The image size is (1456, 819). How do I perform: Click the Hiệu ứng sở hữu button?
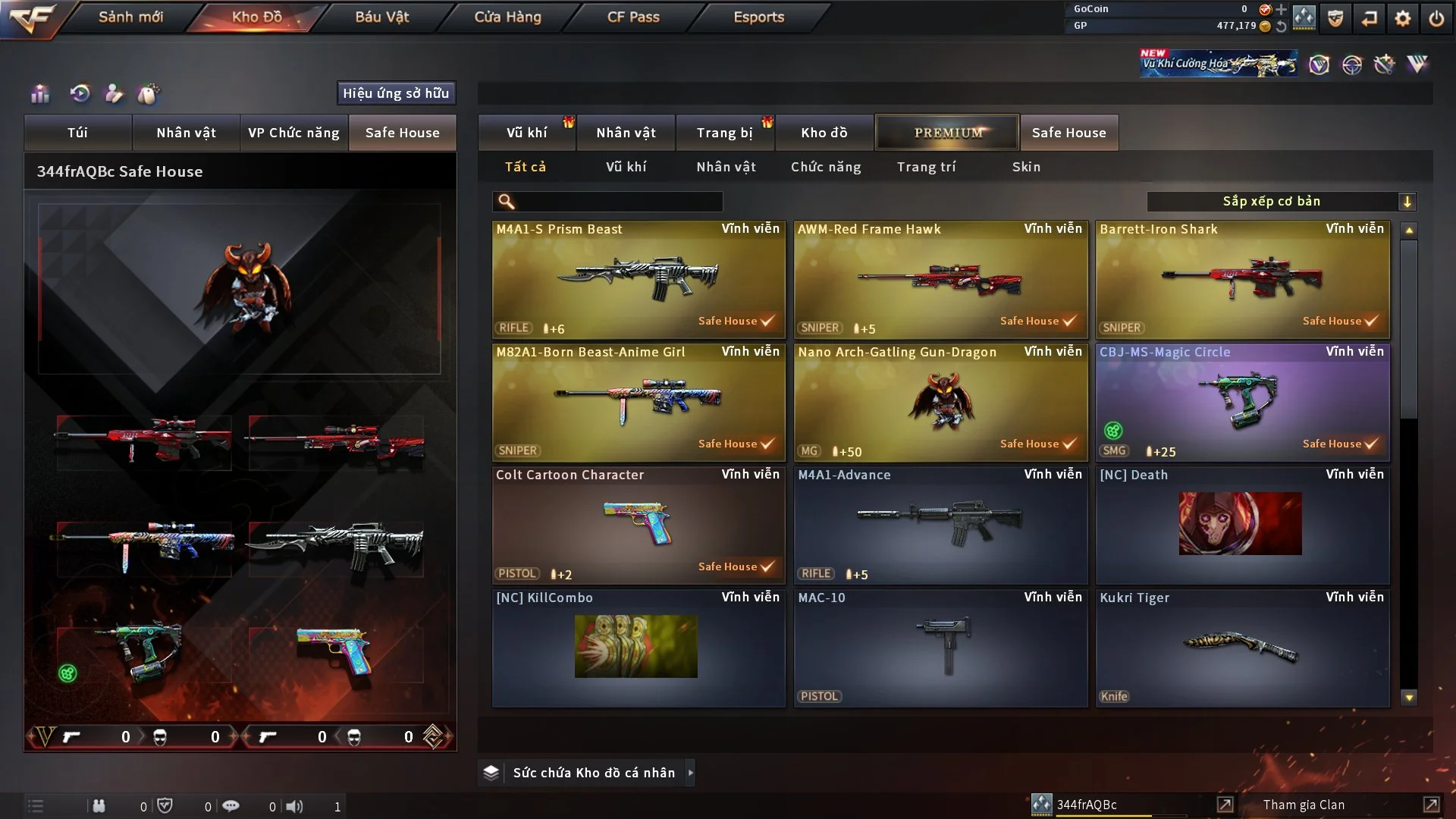[x=396, y=93]
